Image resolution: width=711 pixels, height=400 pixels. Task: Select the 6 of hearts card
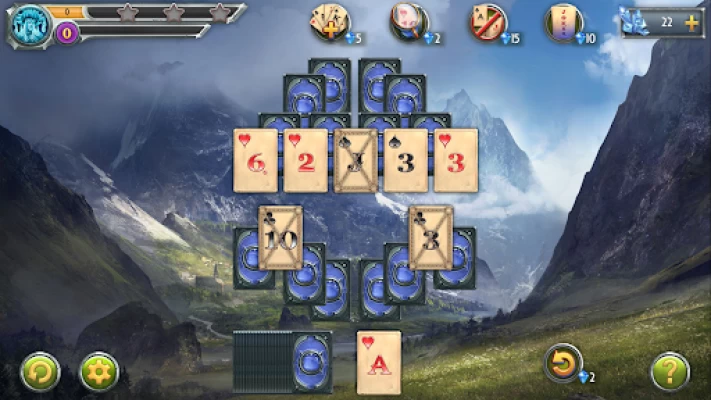(255, 160)
